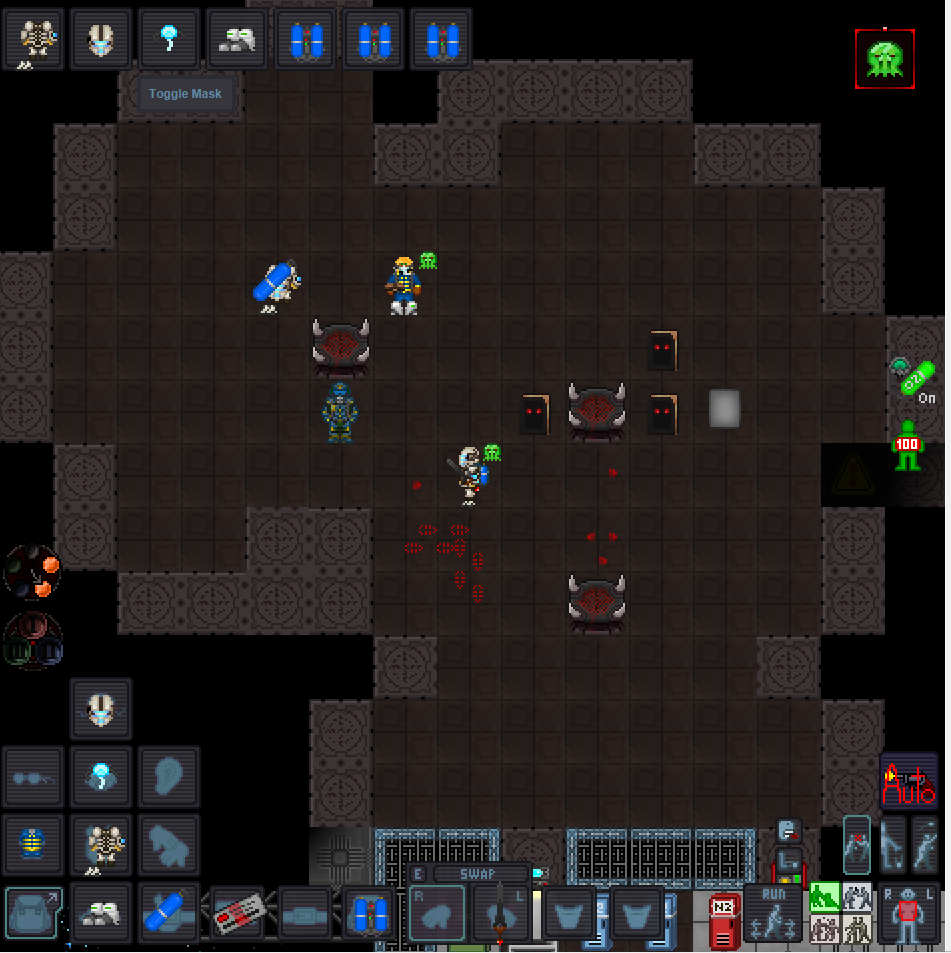The image size is (951, 953).
Task: Click the blue-yellow uniform clothing slot
Action: [x=32, y=844]
